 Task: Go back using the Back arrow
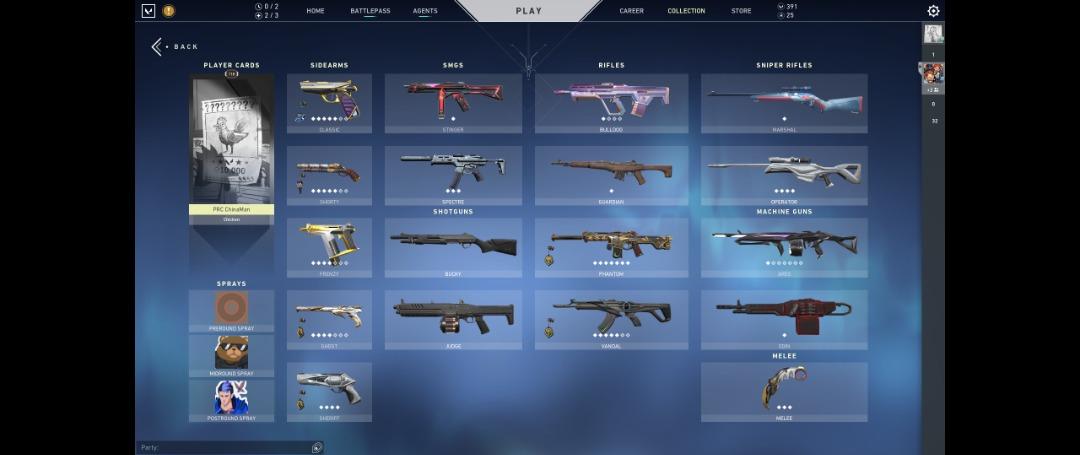point(159,47)
